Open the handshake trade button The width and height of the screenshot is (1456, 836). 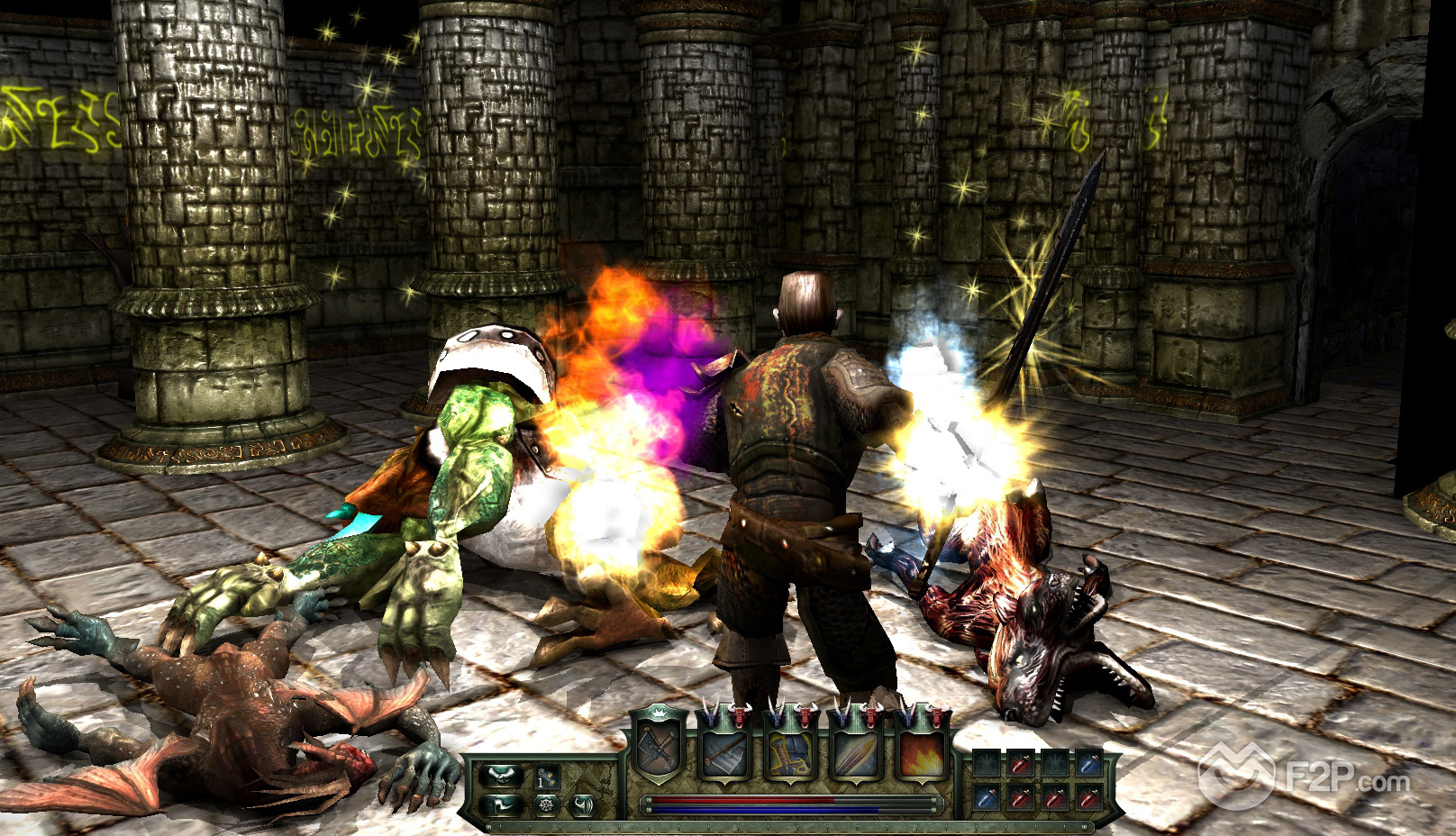(501, 777)
